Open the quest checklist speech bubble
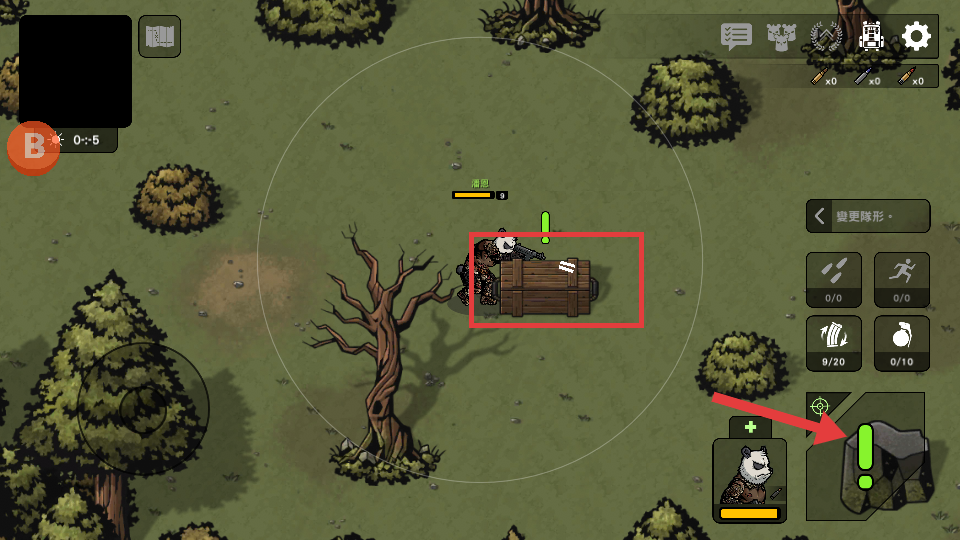Screen dimensions: 960x540 [736, 37]
